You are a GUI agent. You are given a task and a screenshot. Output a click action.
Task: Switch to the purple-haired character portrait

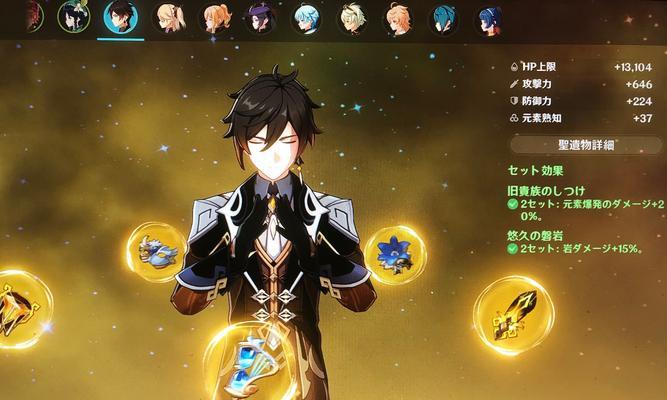[261, 18]
